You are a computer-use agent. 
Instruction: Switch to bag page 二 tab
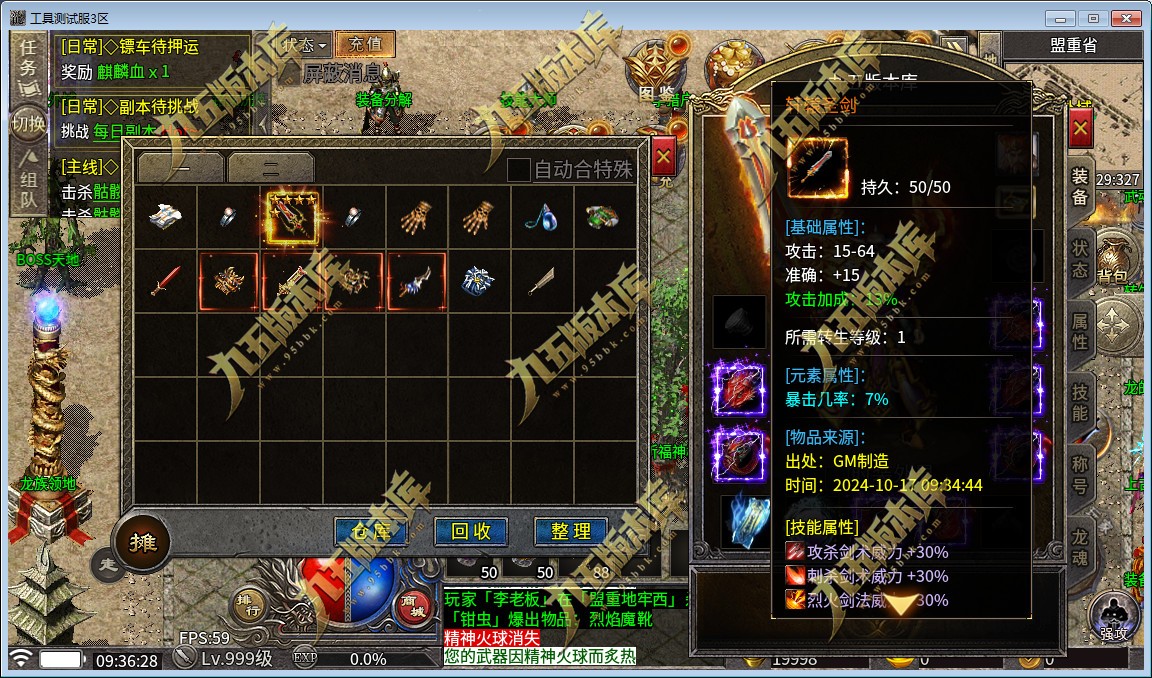(270, 168)
